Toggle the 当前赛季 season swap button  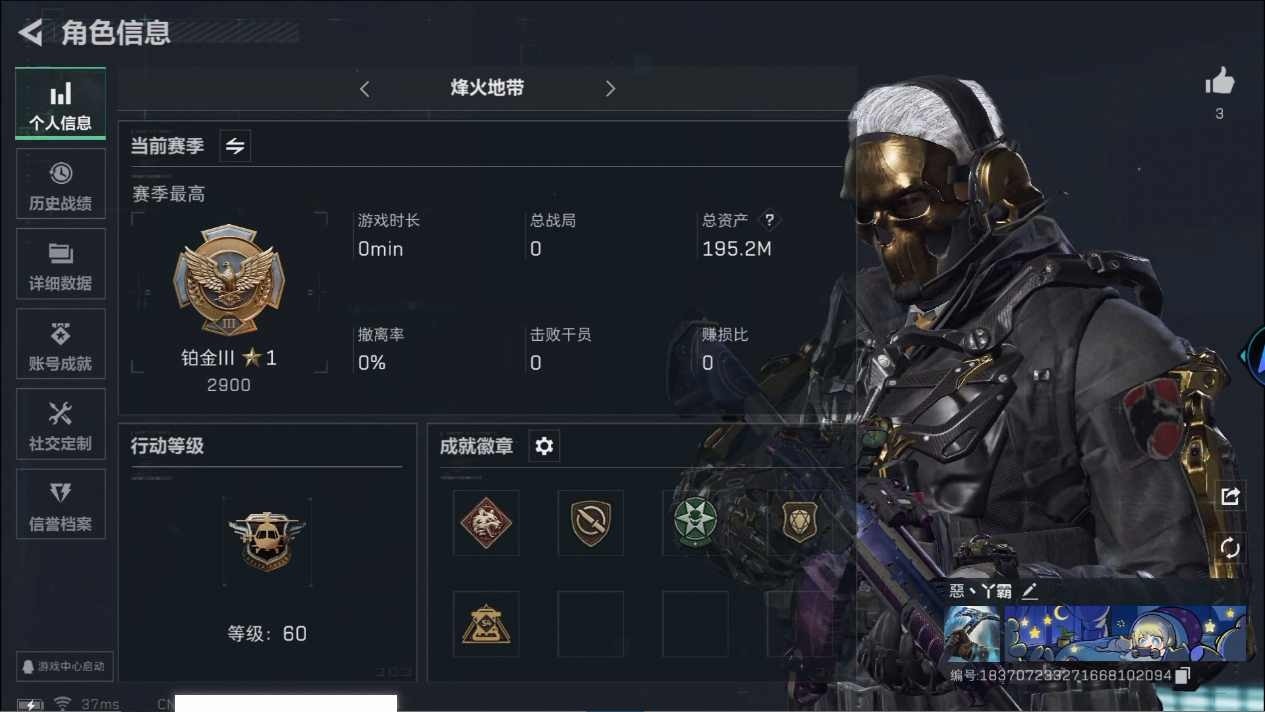(235, 146)
